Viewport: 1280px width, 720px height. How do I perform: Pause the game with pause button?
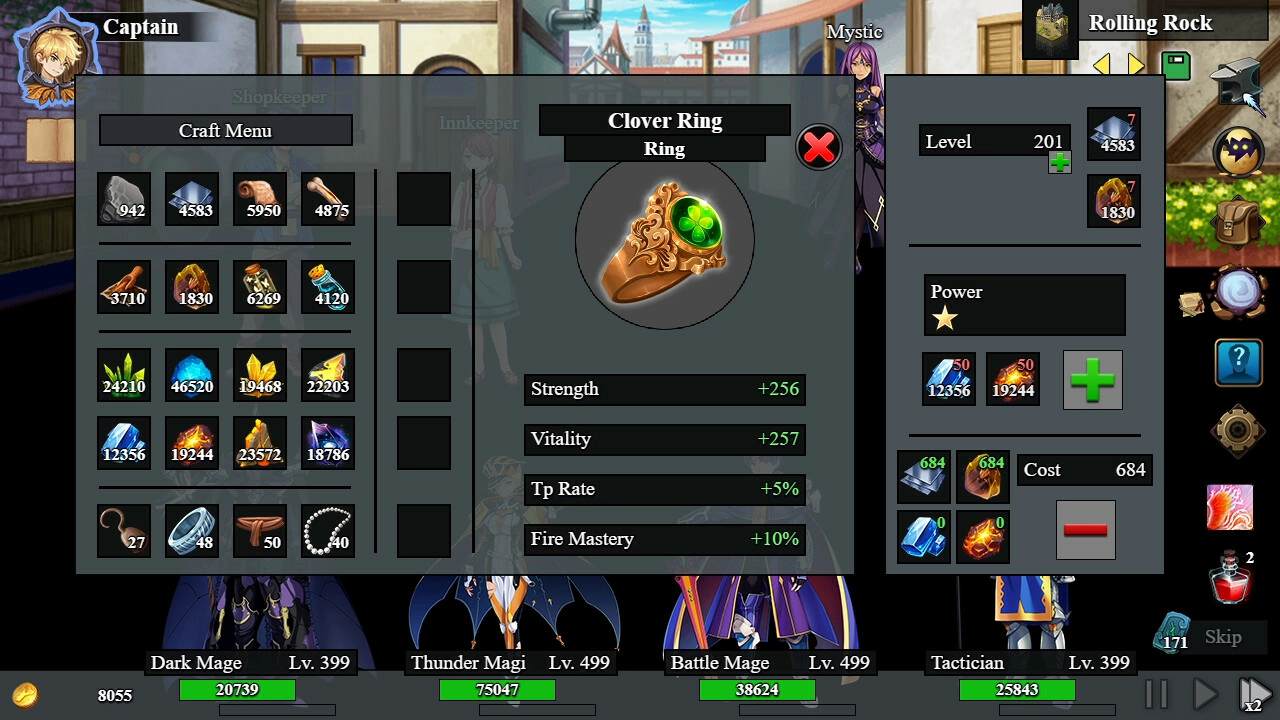coord(1156,693)
